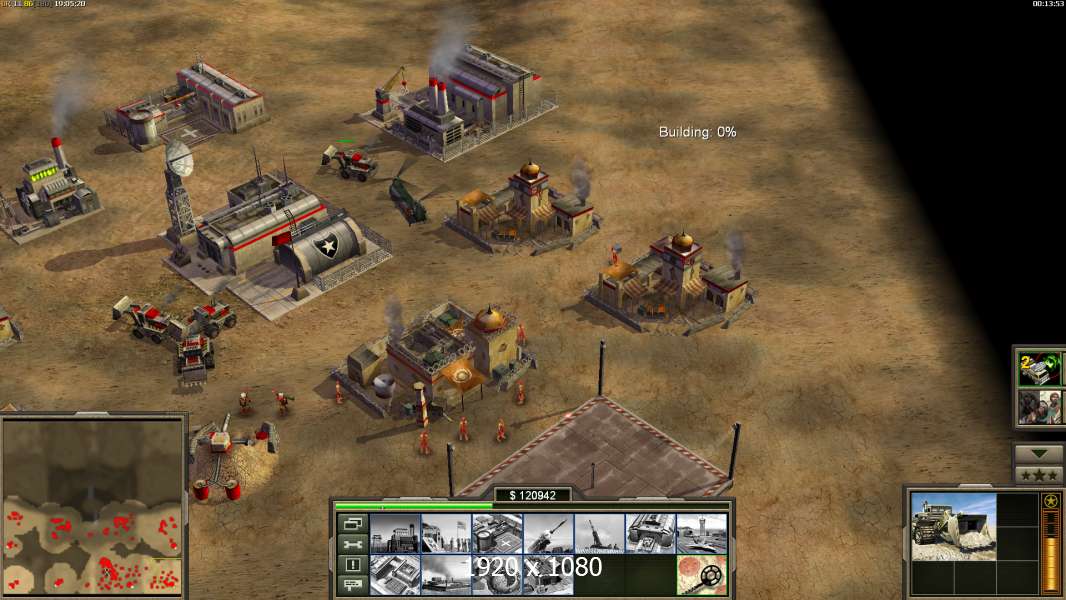Activate the mine detector icon on red map
The image size is (1066, 600).
pos(701,574)
